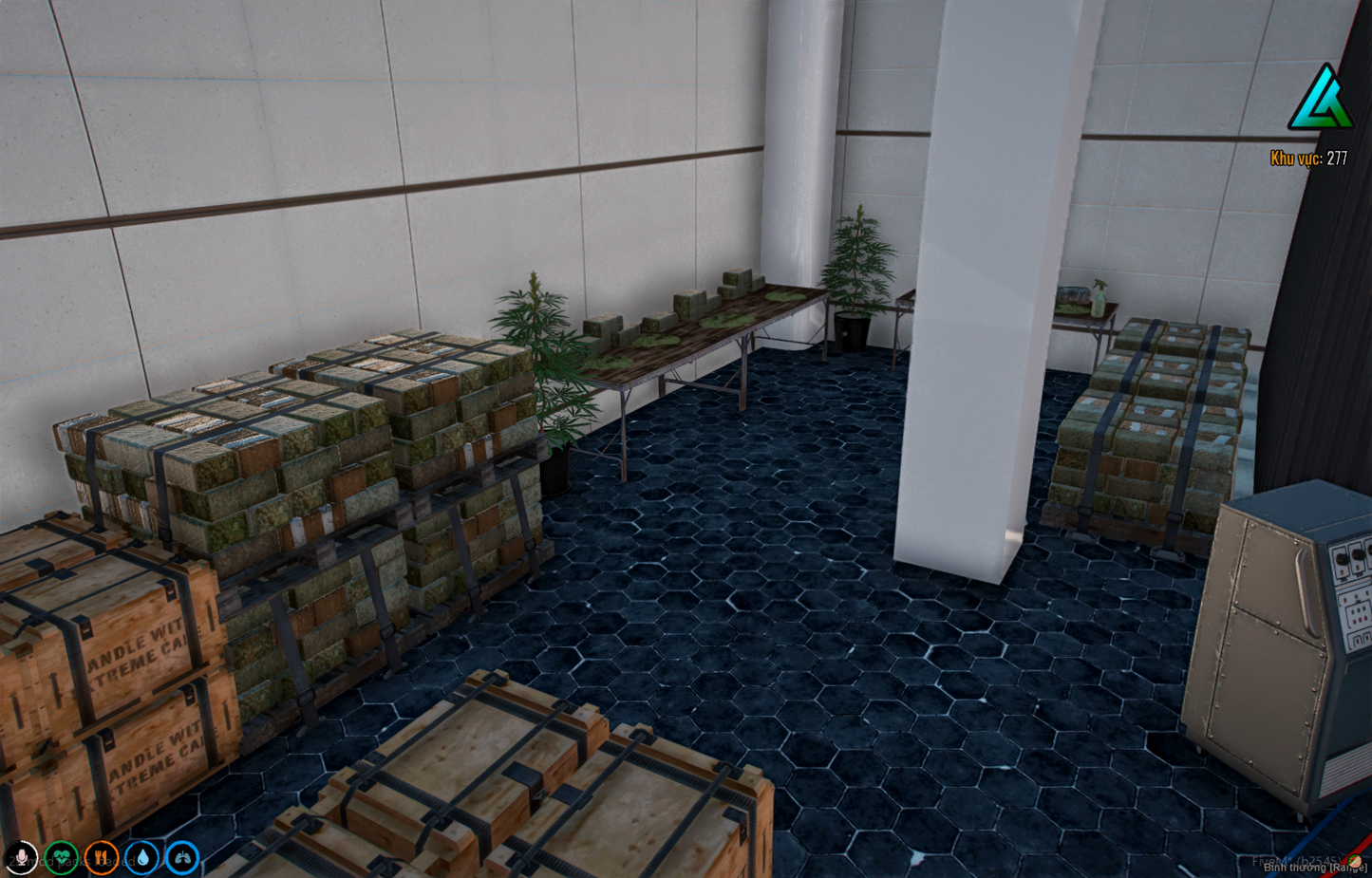Click the green heart health icon
Viewport: 1372px width, 878px height.
pos(62,857)
